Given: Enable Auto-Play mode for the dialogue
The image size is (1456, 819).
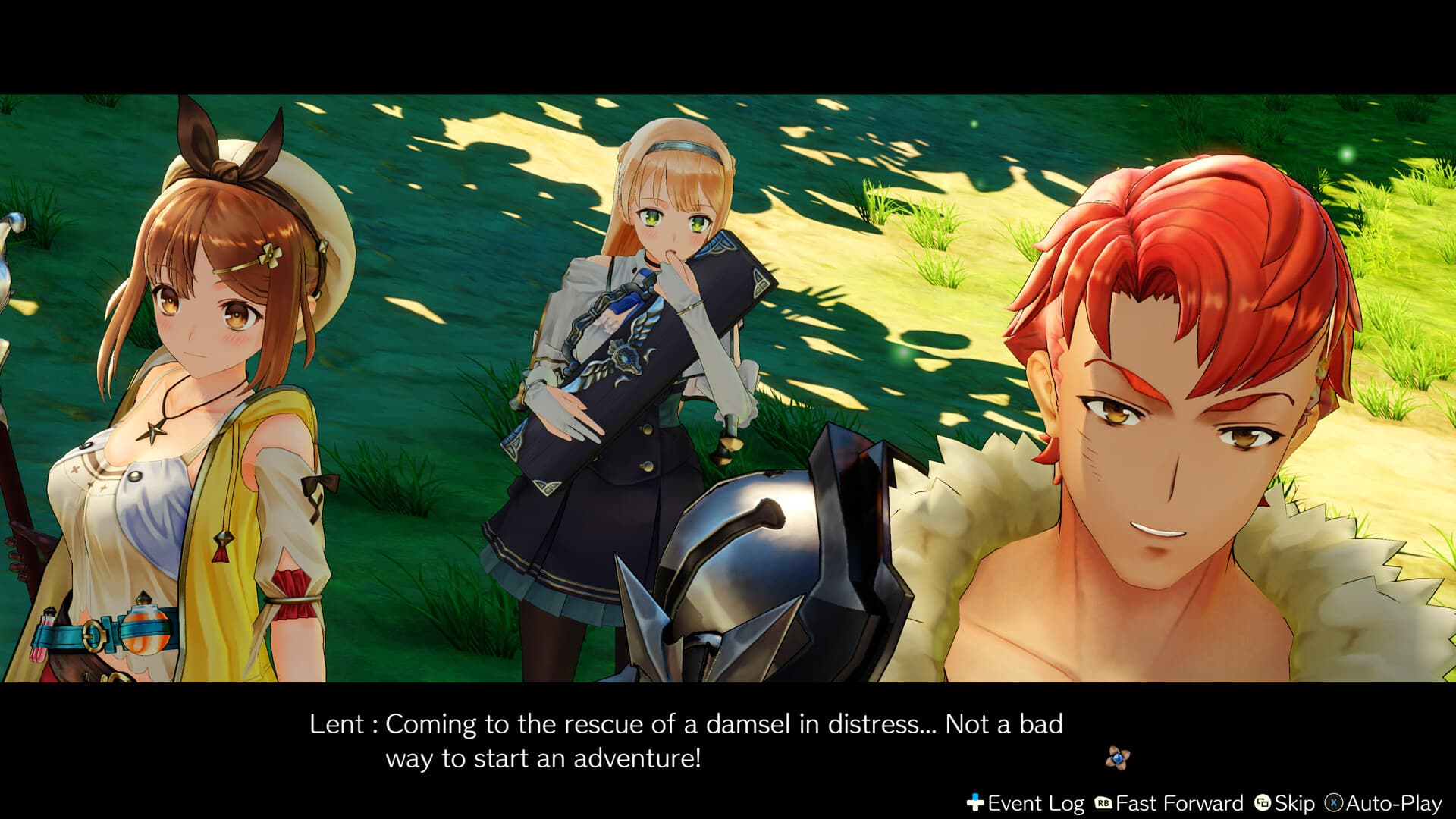Looking at the screenshot, I should click(1393, 801).
